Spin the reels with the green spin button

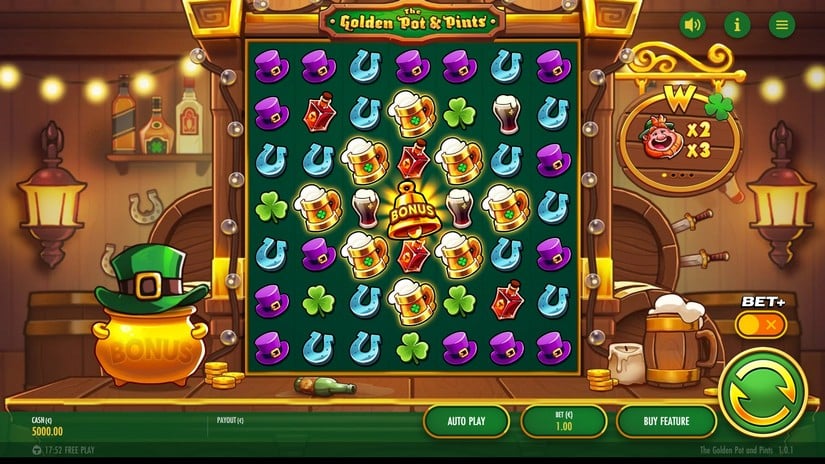[763, 391]
